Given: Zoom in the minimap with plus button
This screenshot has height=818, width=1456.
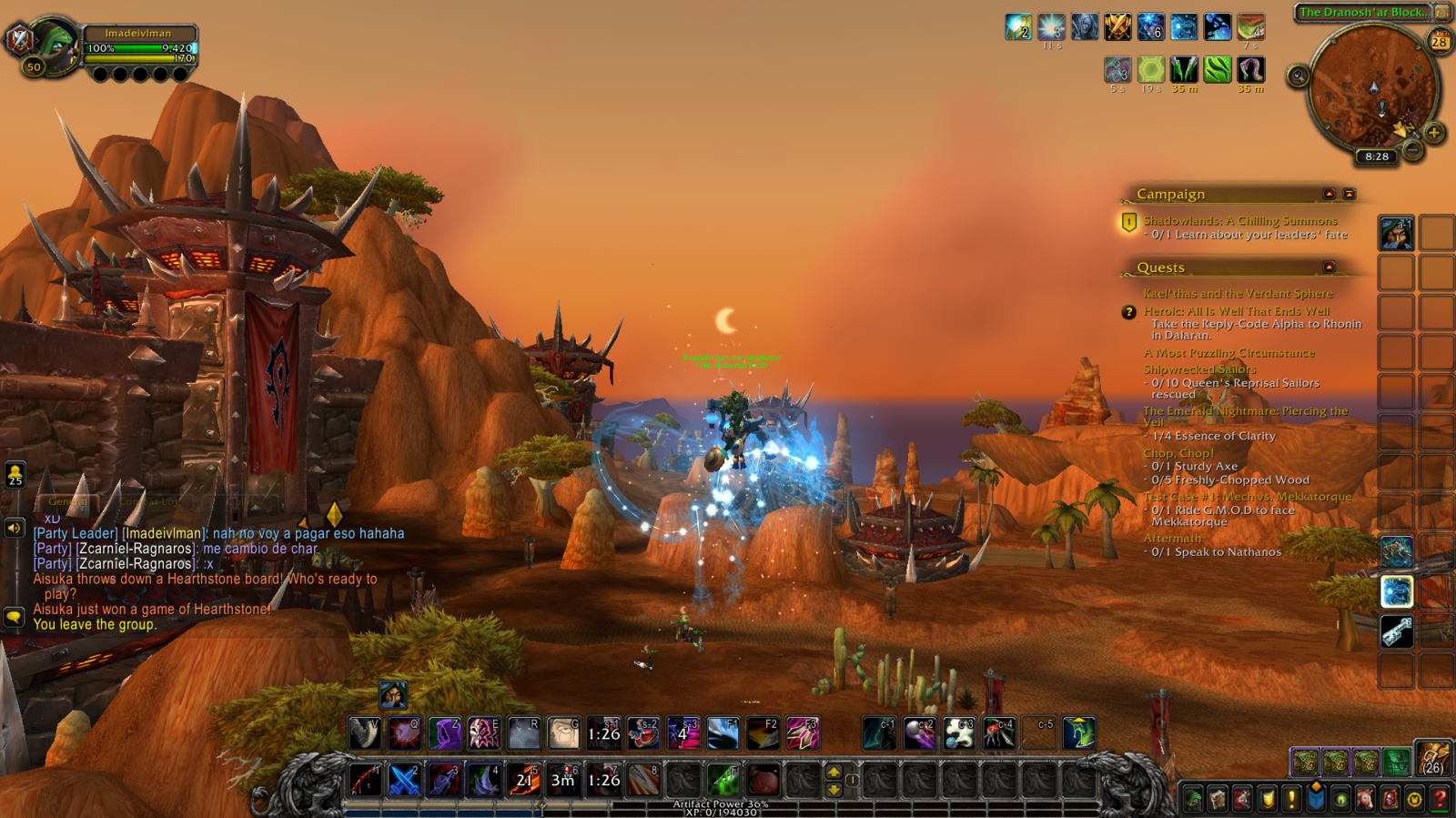Looking at the screenshot, I should (1434, 133).
